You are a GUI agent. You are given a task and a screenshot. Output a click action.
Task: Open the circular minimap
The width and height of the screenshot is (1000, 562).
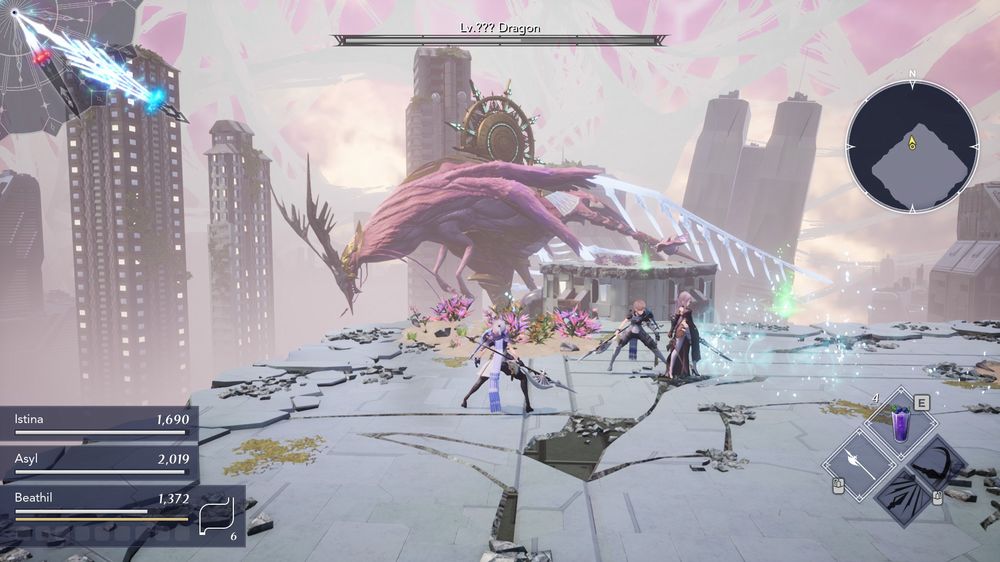(x=912, y=146)
